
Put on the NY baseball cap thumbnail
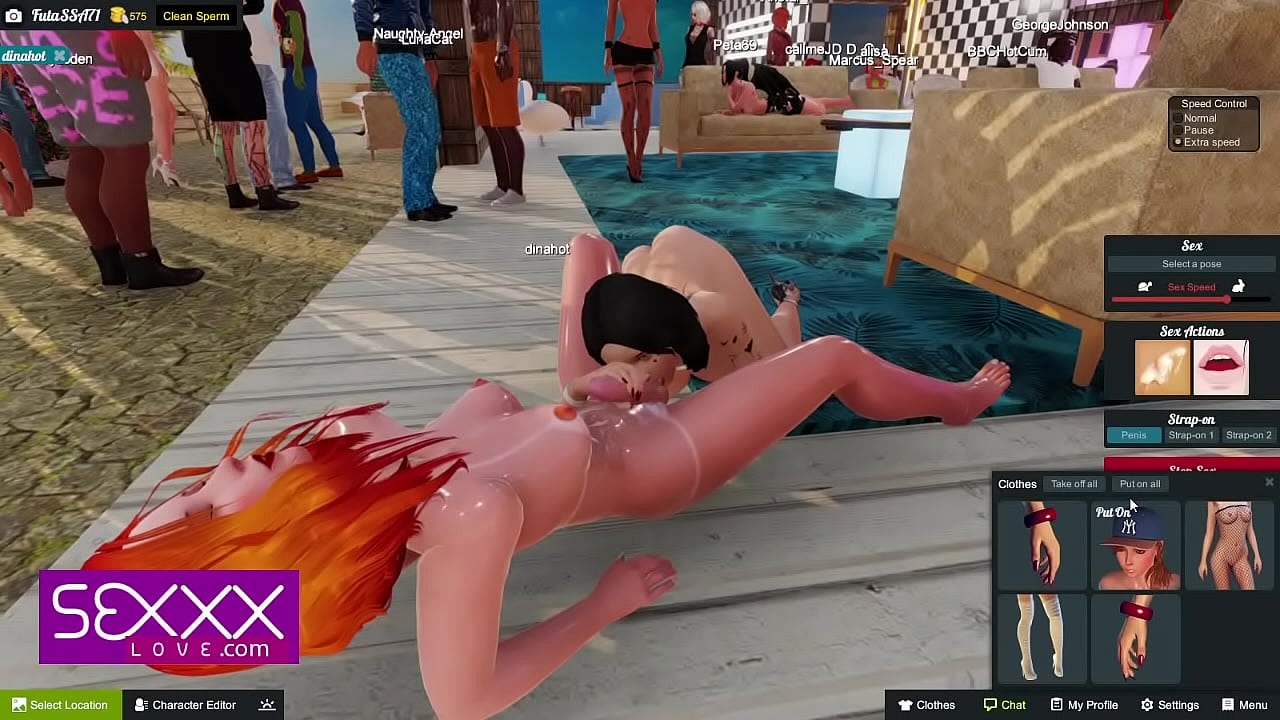(1135, 544)
